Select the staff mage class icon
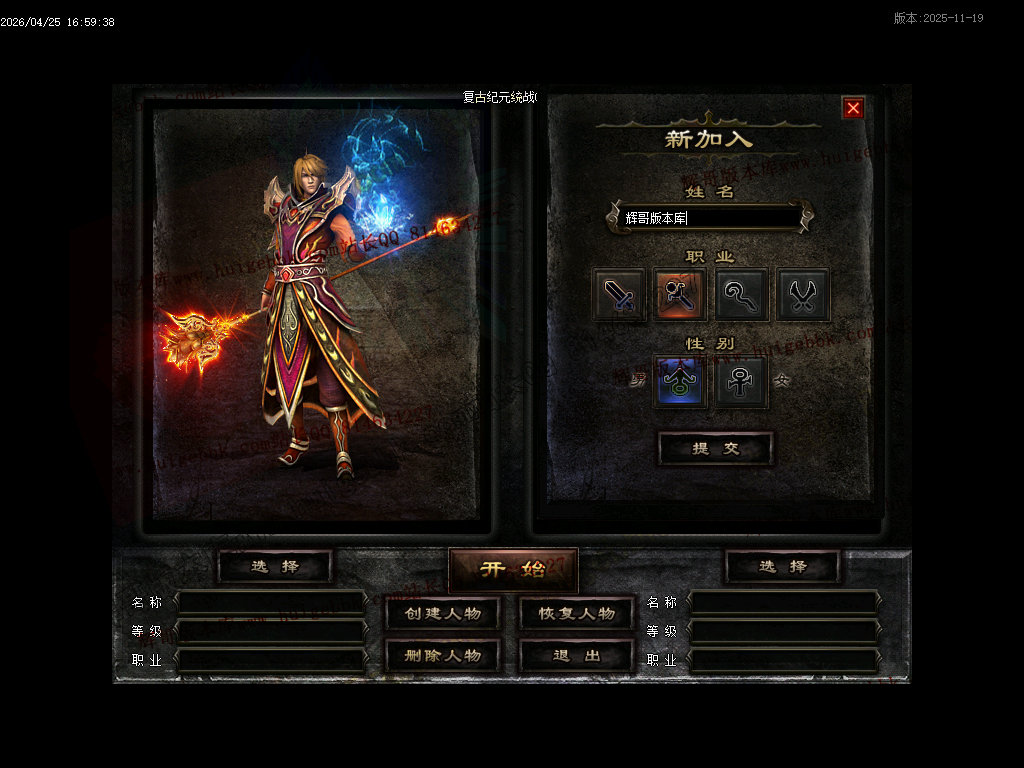Viewport: 1024px width, 768px height. (x=680, y=295)
